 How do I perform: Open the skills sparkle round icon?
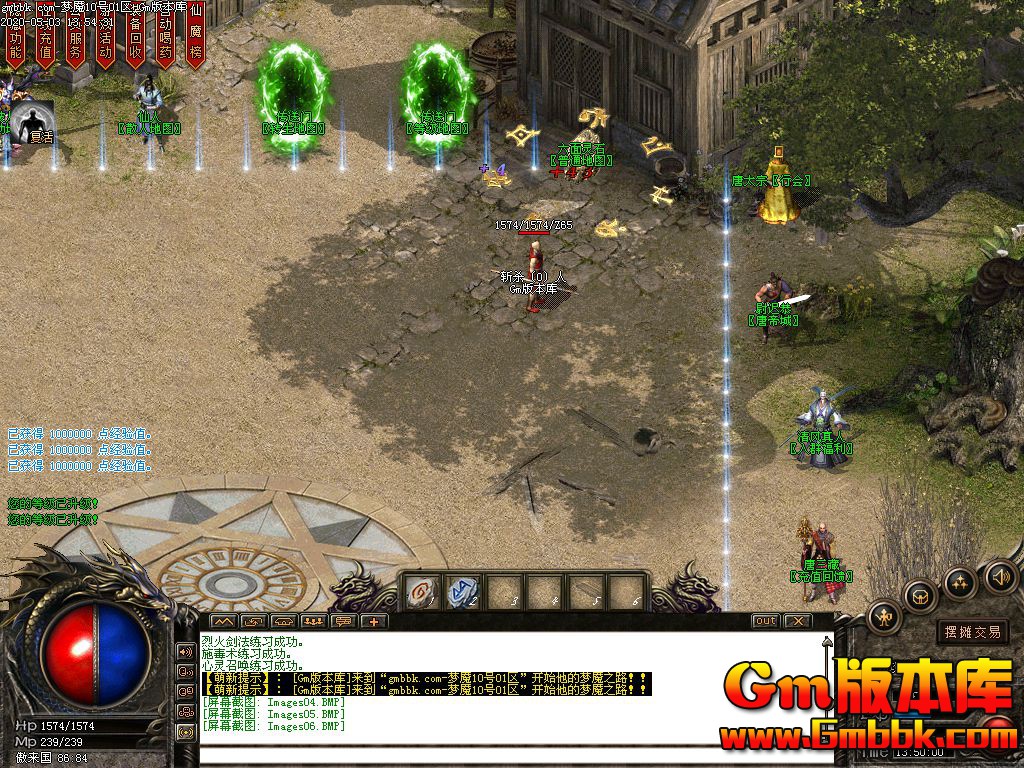click(960, 582)
